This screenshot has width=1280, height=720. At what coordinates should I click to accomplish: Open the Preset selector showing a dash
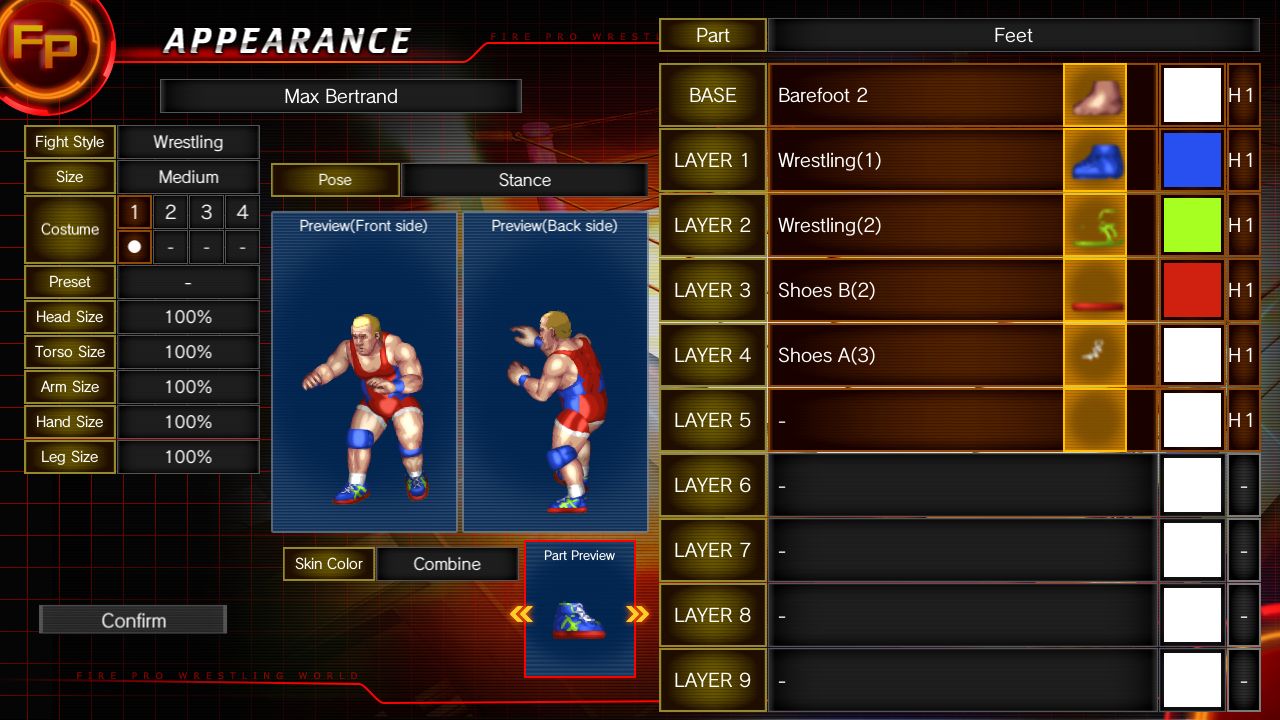[188, 282]
